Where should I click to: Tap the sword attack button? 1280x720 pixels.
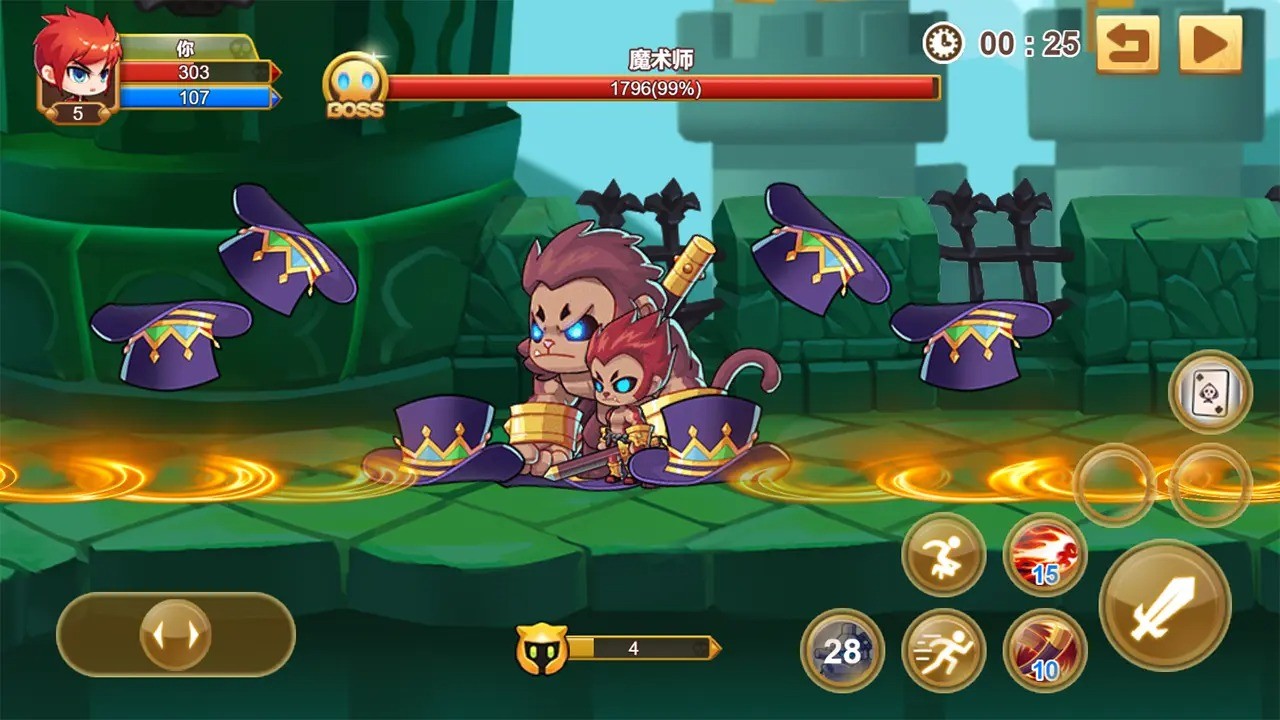click(1164, 605)
